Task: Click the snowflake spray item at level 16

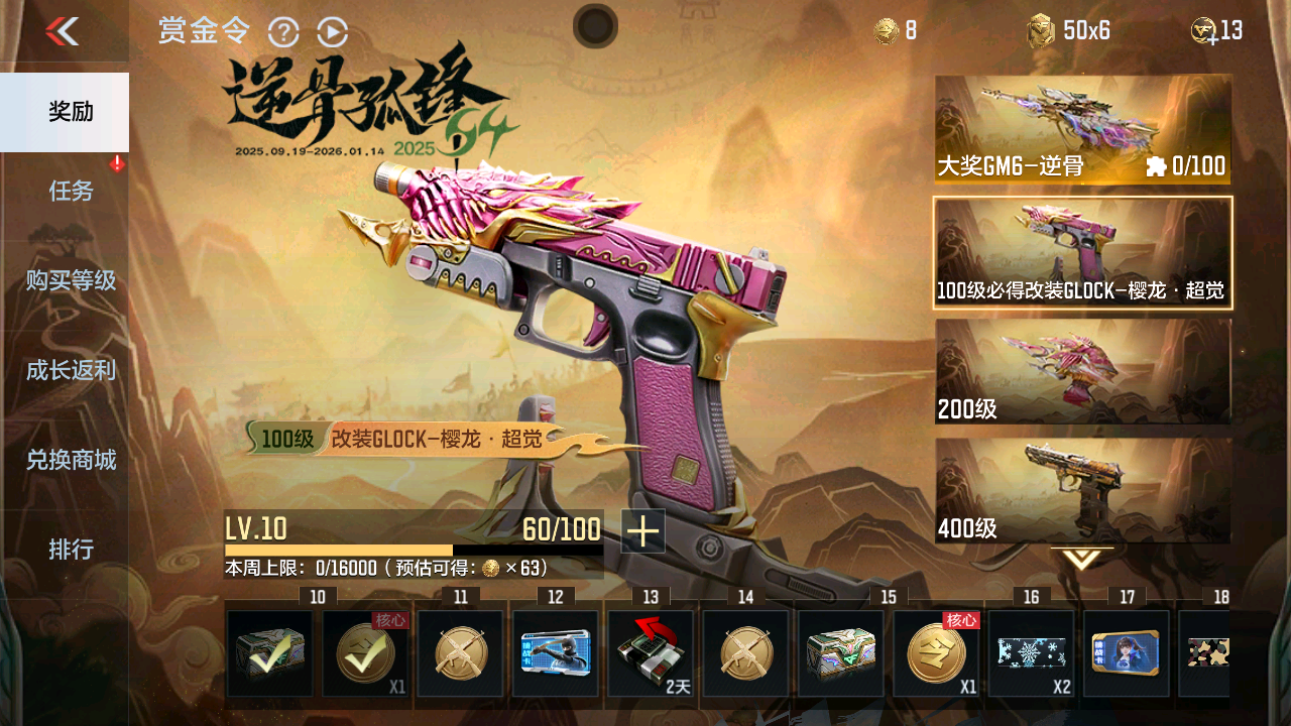Action: pyautogui.click(x=1031, y=655)
